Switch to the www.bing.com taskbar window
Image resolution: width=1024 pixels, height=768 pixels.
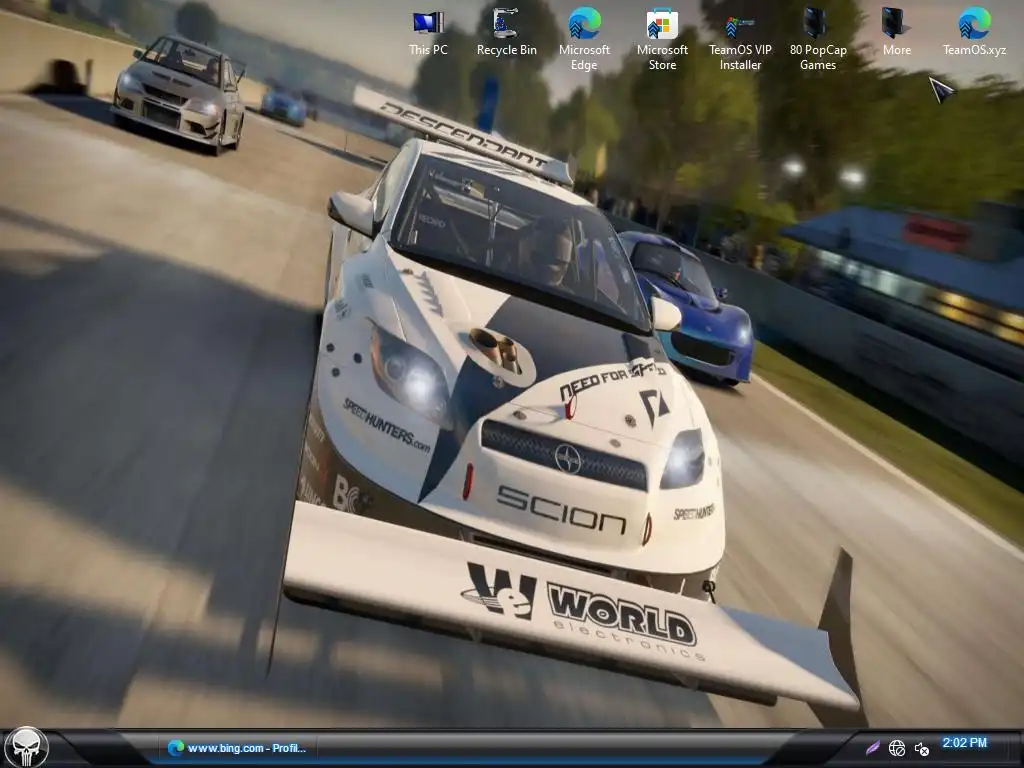(x=238, y=748)
